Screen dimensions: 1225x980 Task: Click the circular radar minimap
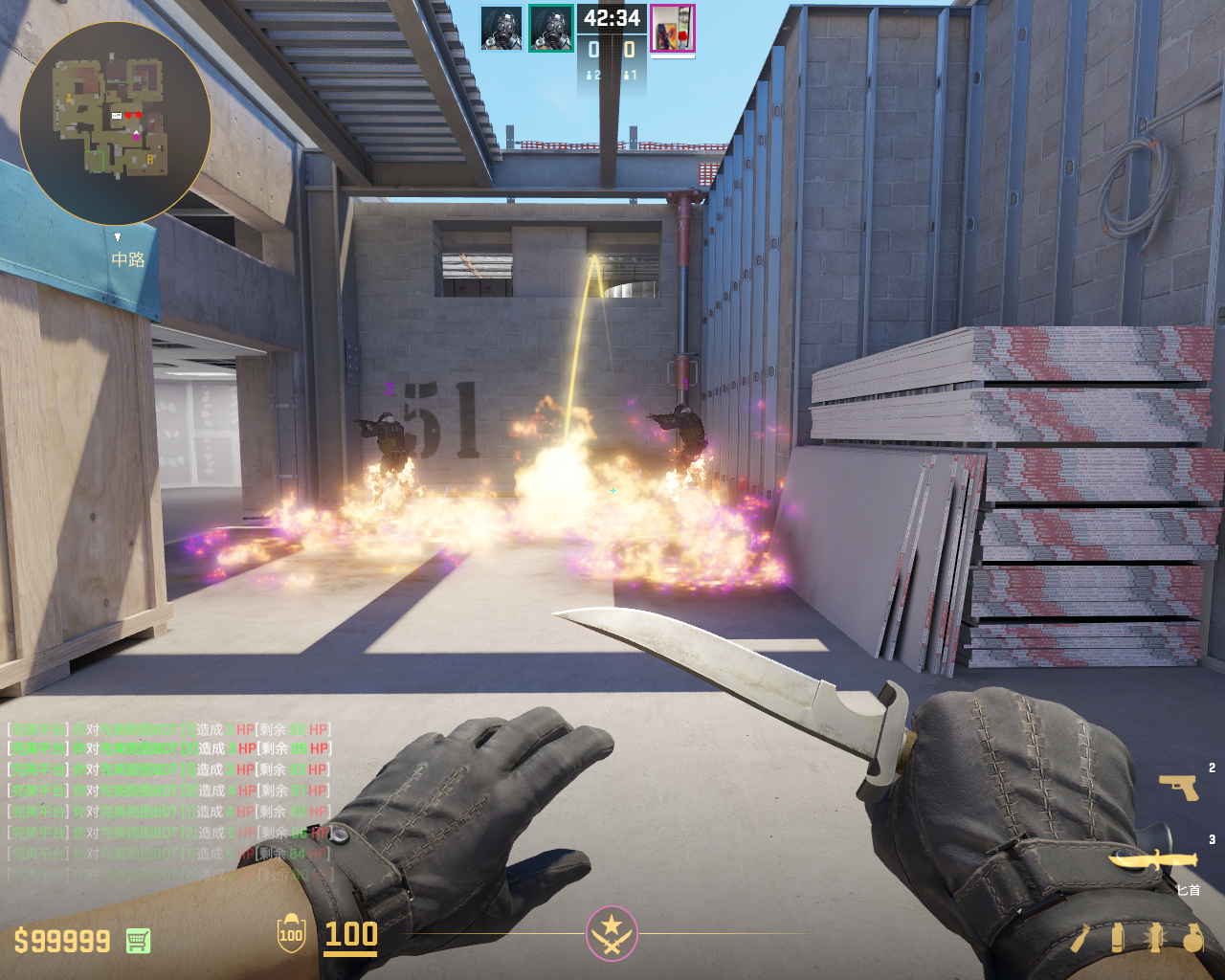tap(115, 122)
